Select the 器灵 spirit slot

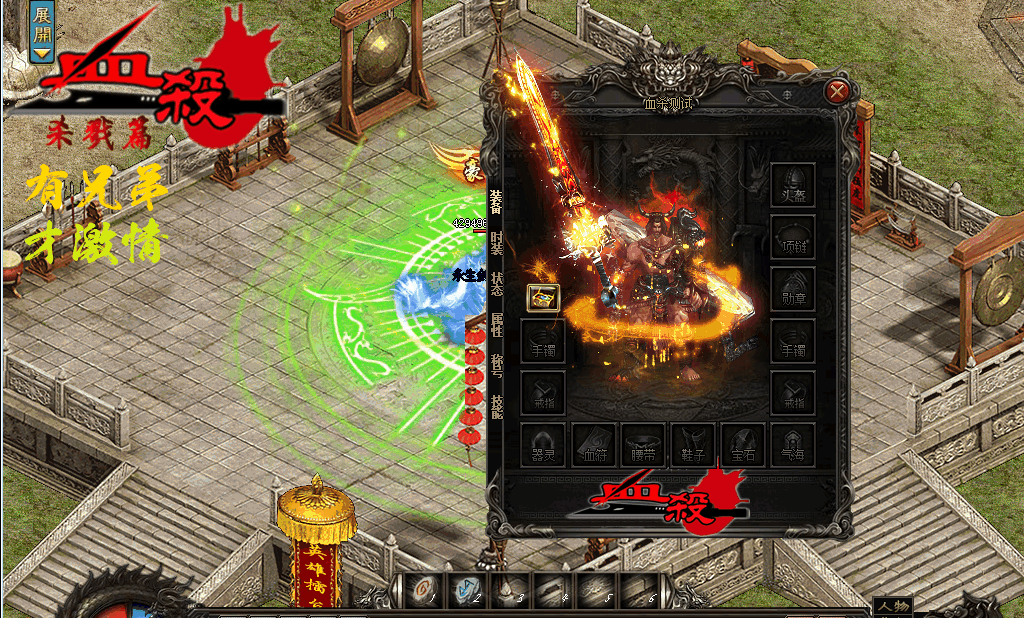click(543, 445)
